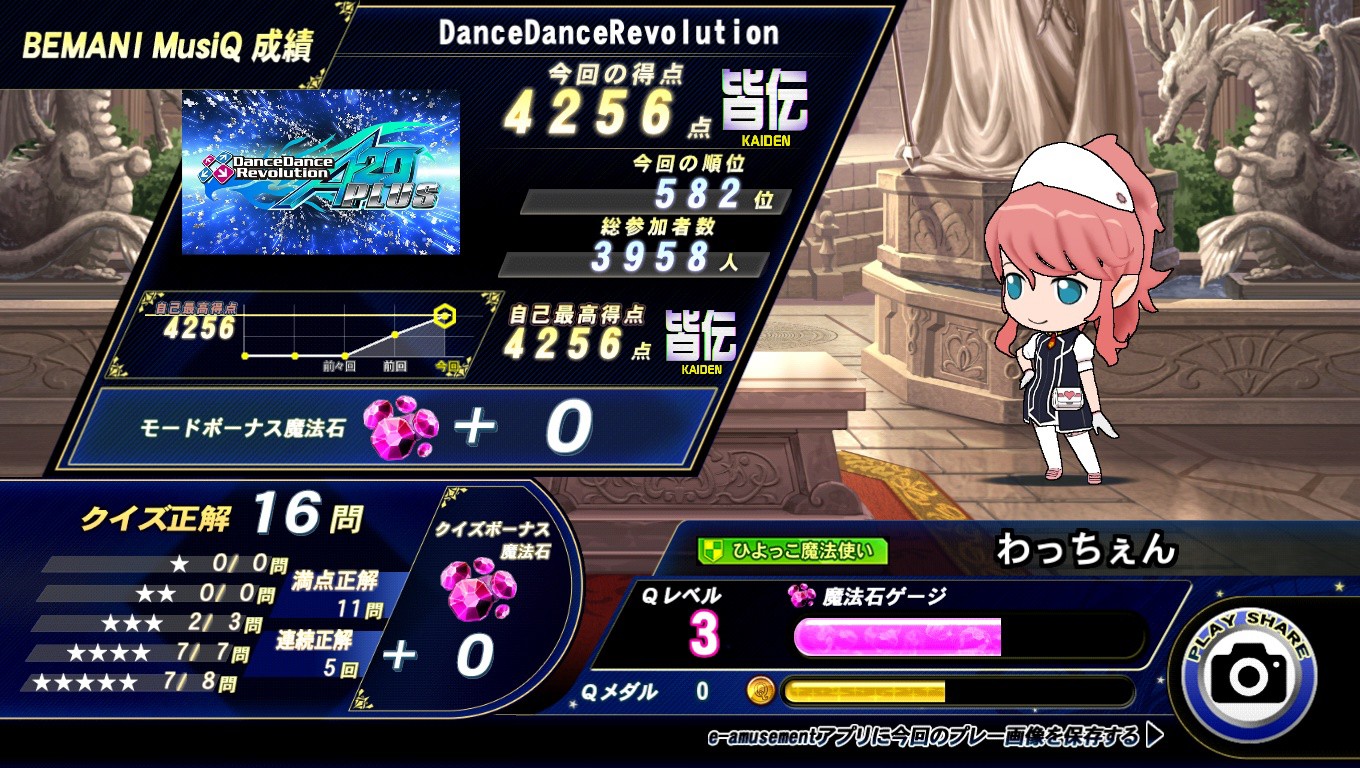Viewport: 1360px width, 768px height.
Task: Select the DanceDanceRevolution A20 PLUS jacket image
Action: pos(320,172)
